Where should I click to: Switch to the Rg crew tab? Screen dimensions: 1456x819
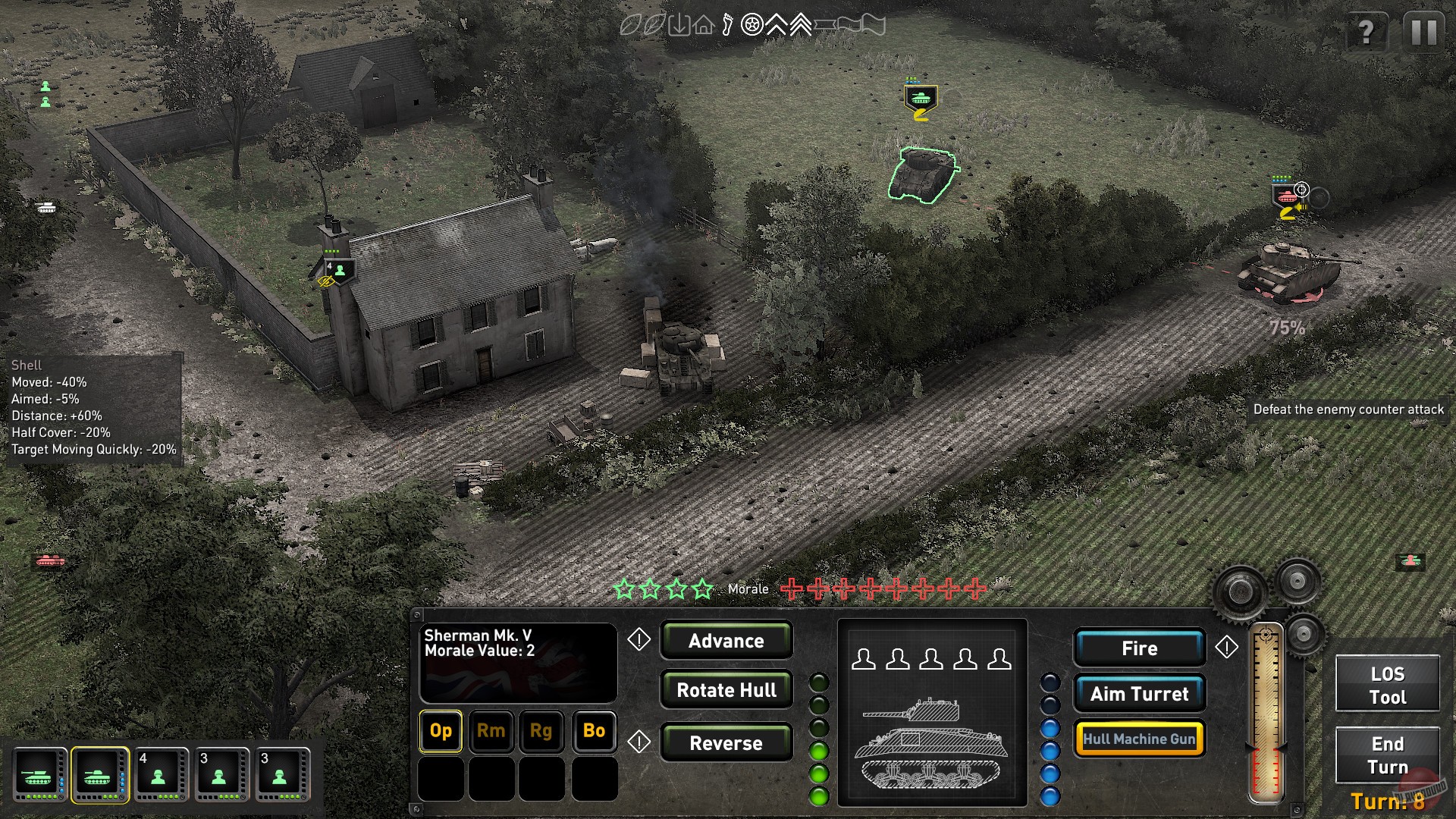pyautogui.click(x=542, y=732)
